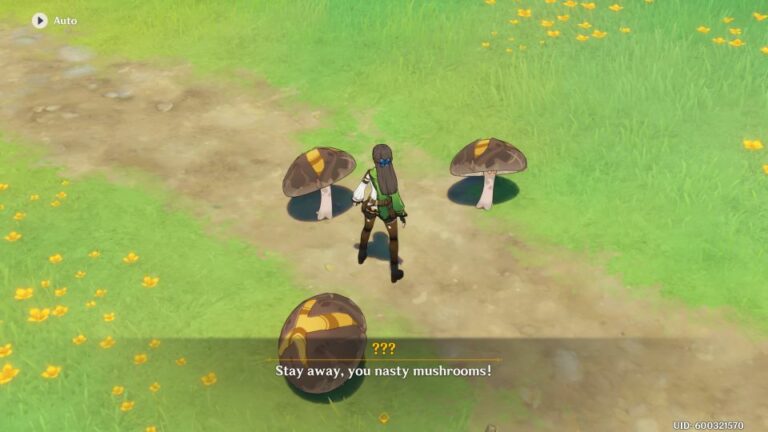Toggle the Auto dialogue play button
The image size is (768, 432).
40,20
